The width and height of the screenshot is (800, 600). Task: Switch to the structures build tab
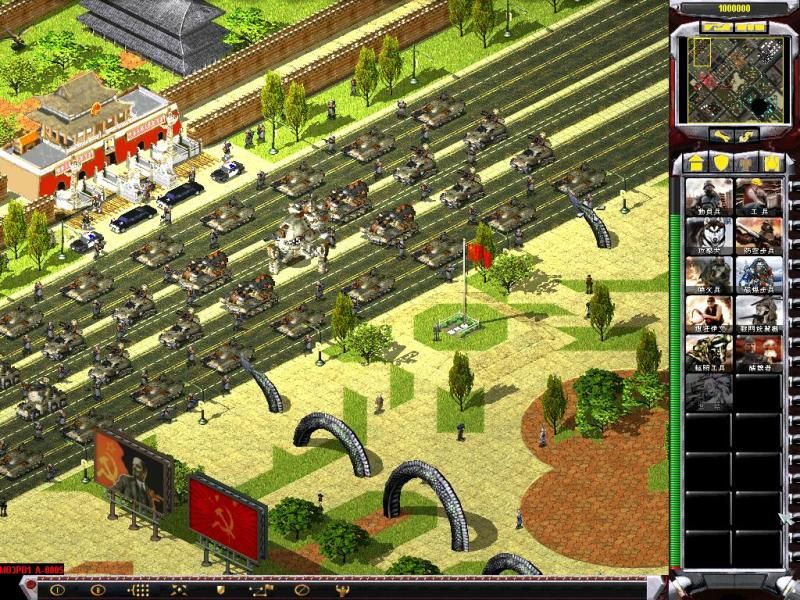[695, 162]
